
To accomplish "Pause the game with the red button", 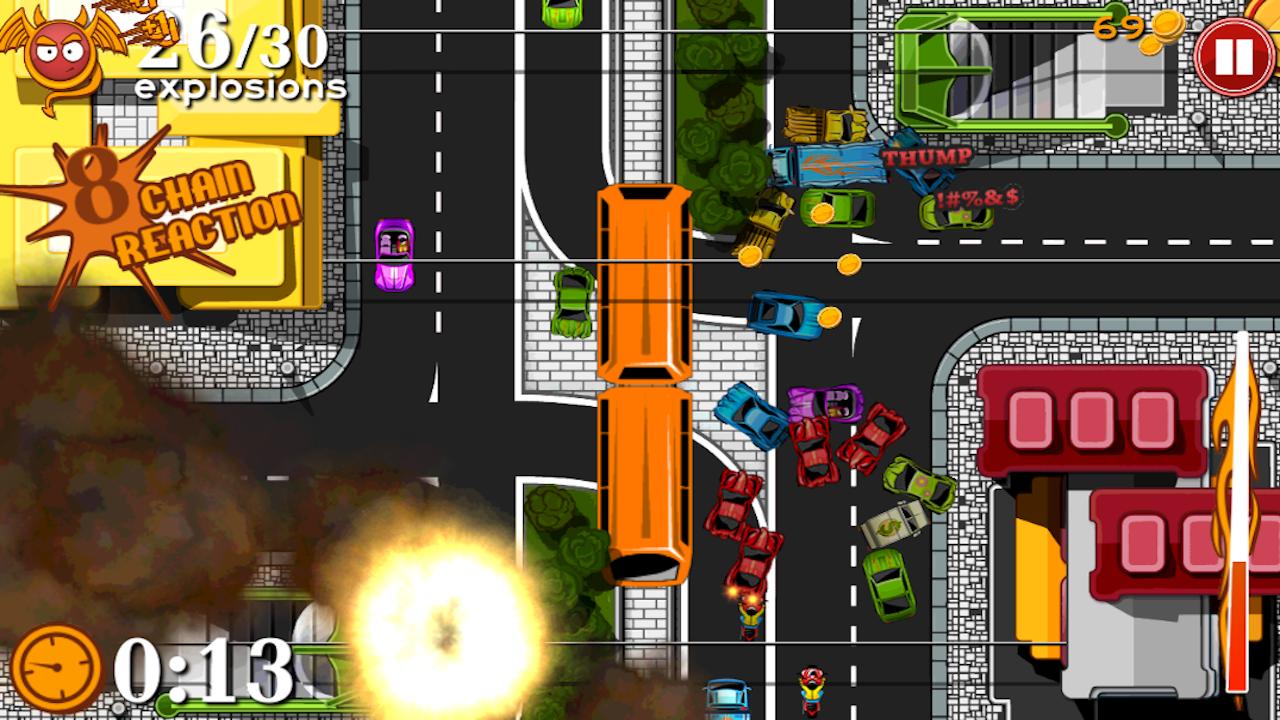I will tap(1233, 57).
